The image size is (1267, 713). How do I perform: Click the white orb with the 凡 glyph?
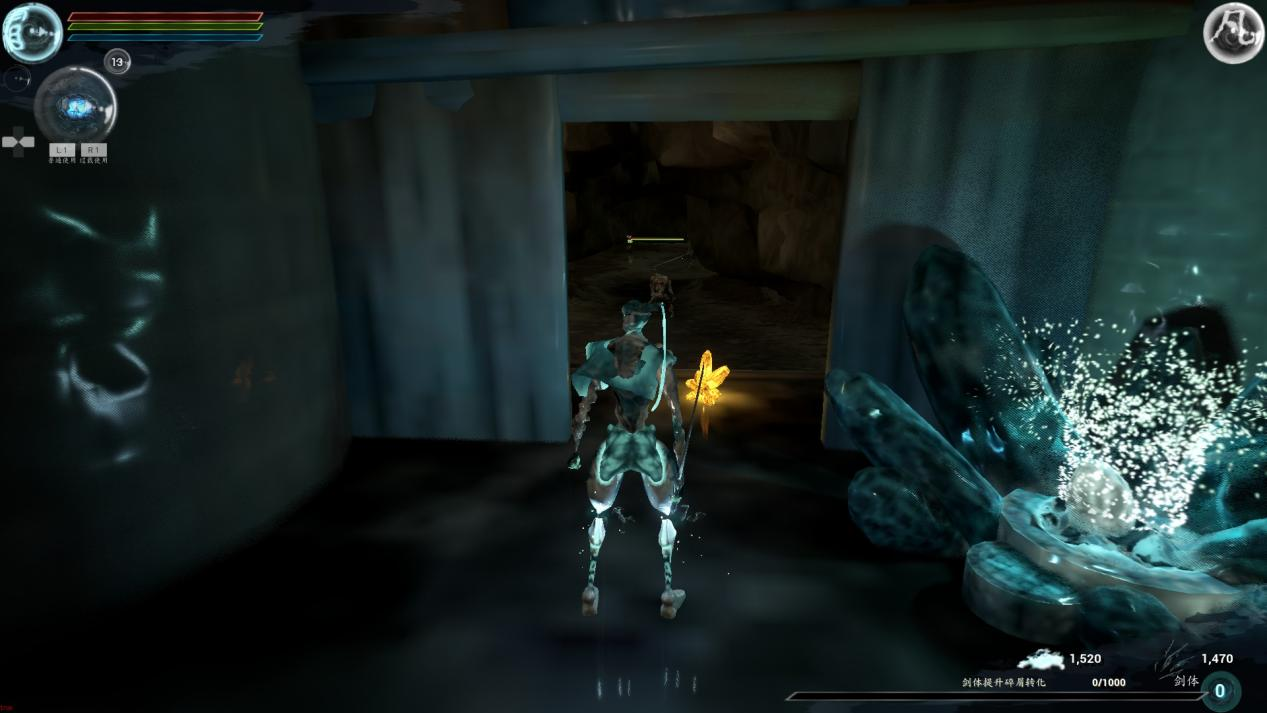click(x=1233, y=33)
